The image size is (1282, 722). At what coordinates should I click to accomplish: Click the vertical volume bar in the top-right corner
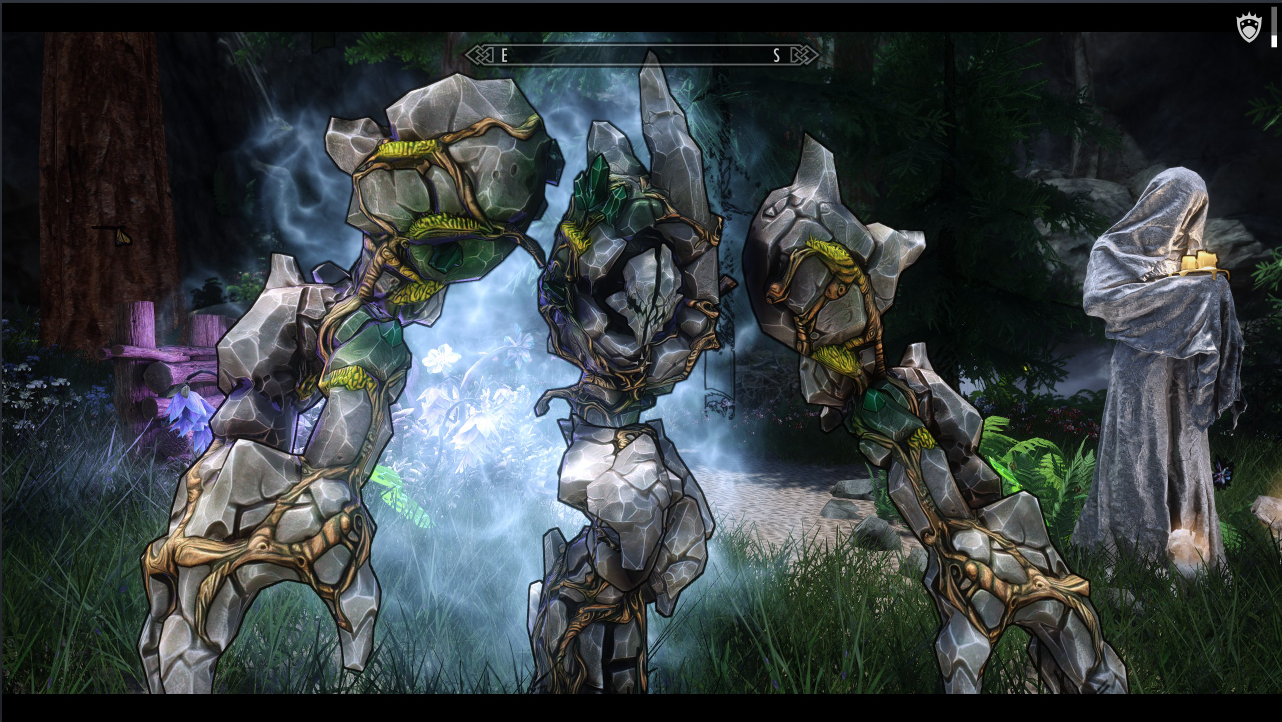(x=1273, y=27)
